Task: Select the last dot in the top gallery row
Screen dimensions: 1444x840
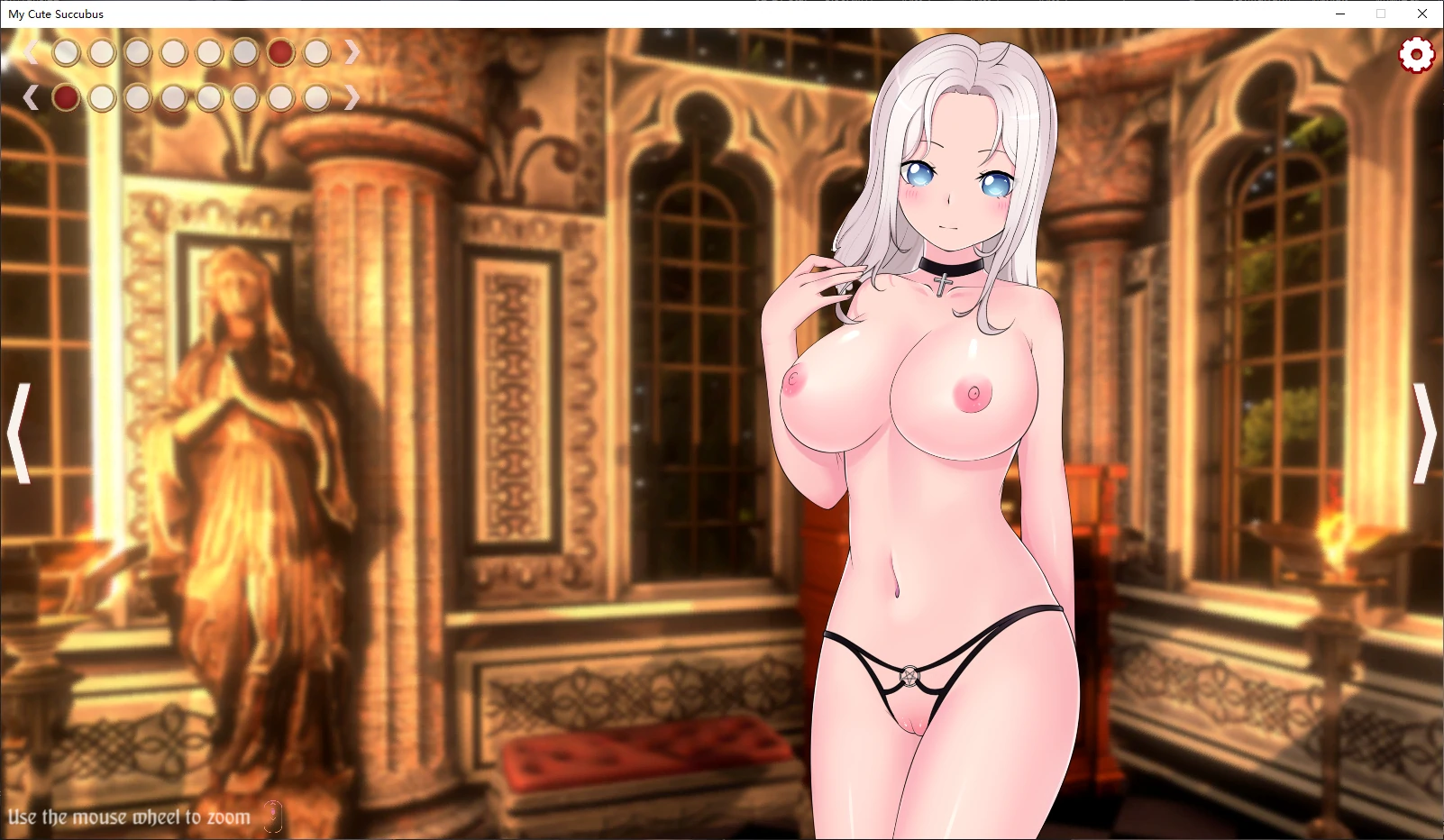Action: coord(316,52)
